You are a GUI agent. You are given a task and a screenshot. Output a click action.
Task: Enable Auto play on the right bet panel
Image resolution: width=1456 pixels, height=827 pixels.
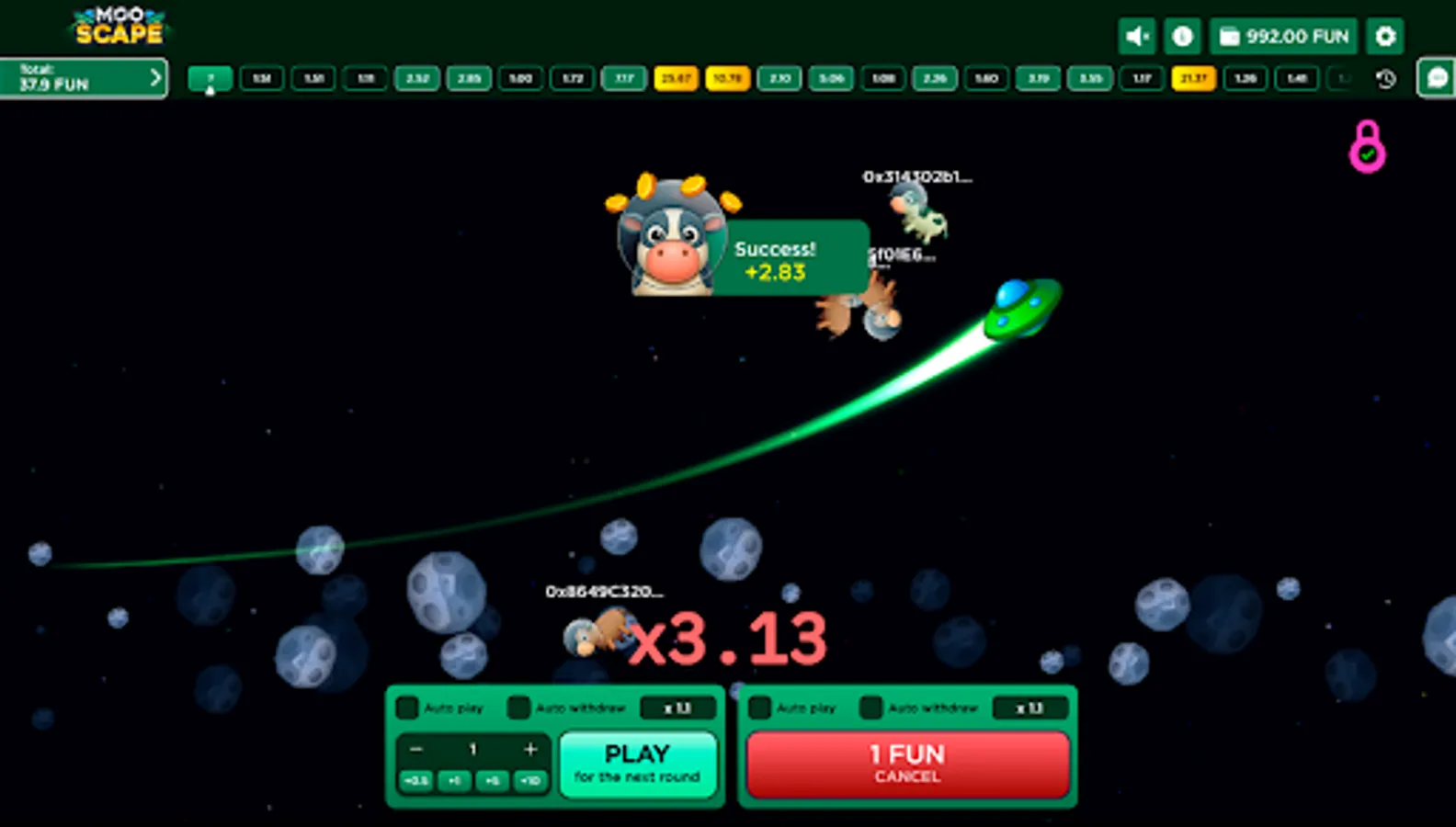pos(759,708)
